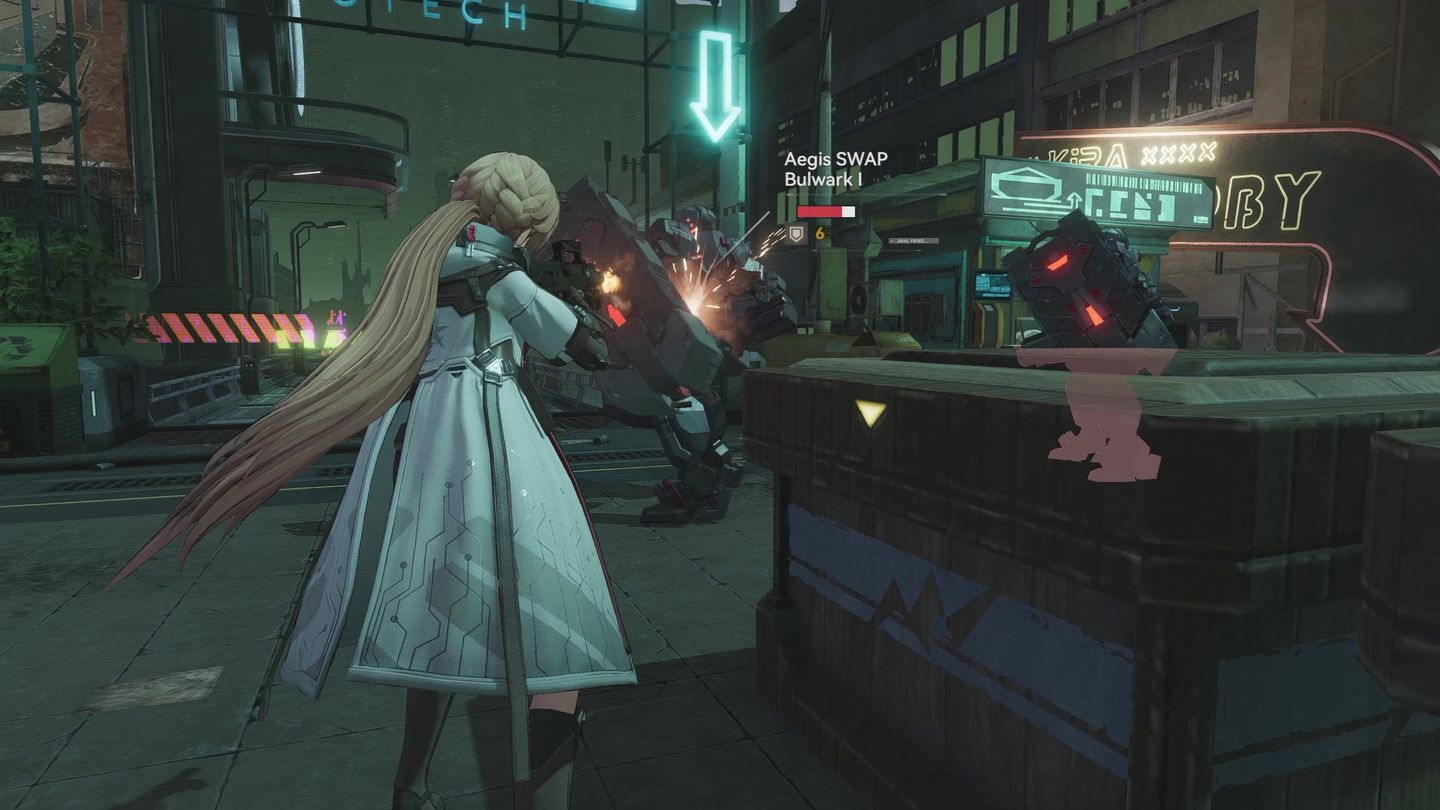The height and width of the screenshot is (810, 1440).
Task: Click the shield icon below the enemy health bar
Action: (796, 232)
